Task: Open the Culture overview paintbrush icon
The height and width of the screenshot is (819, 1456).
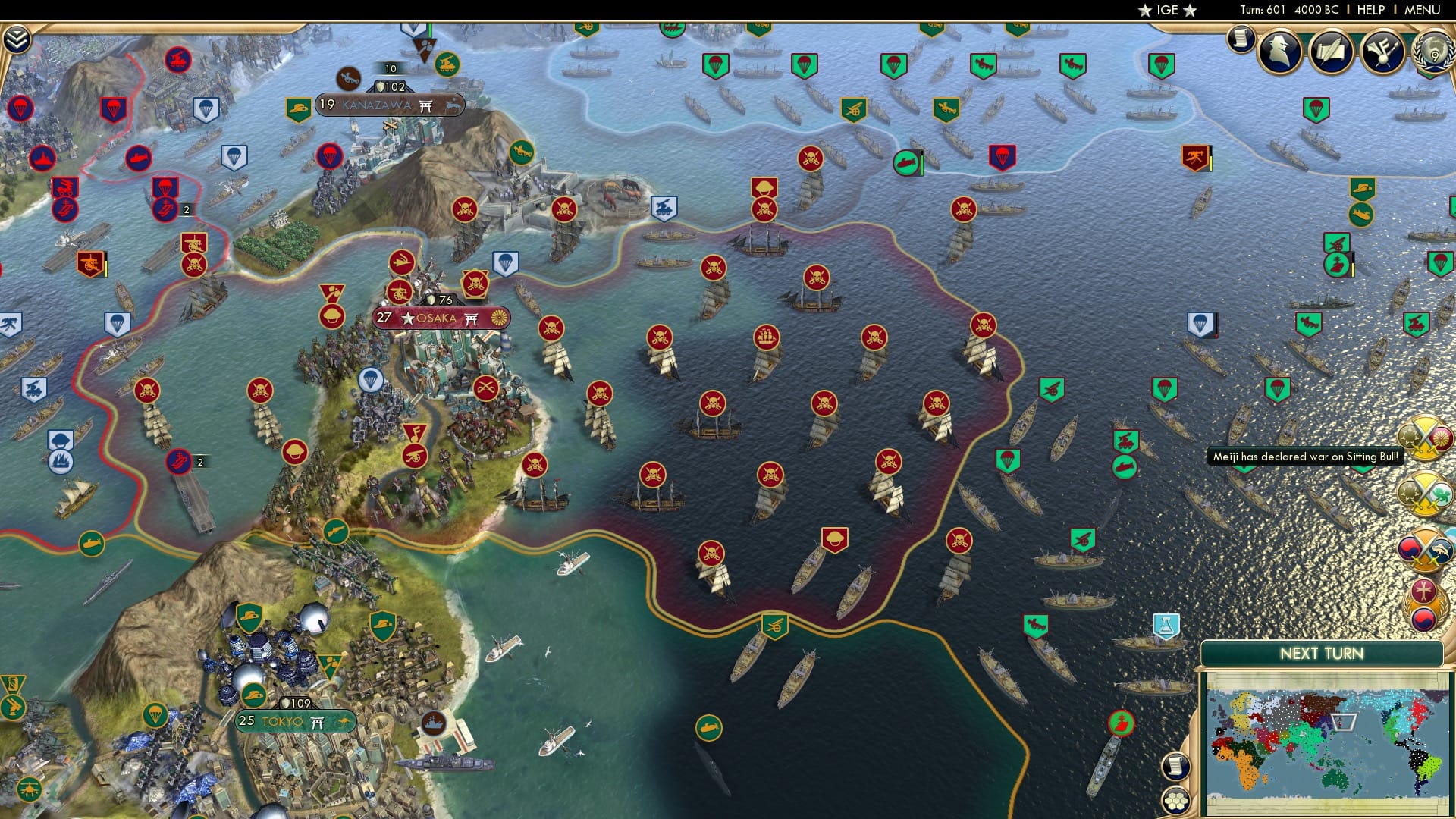Action: pos(1382,52)
